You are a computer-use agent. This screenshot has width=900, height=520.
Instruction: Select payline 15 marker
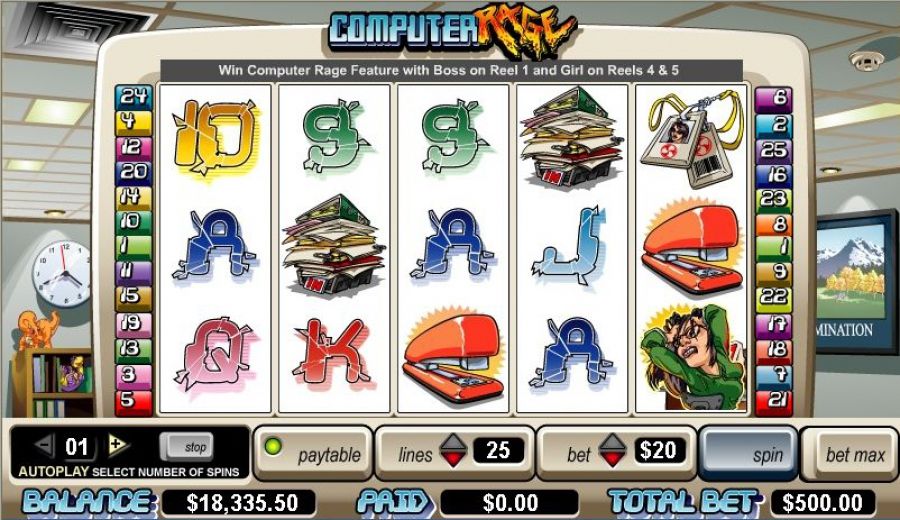point(133,296)
